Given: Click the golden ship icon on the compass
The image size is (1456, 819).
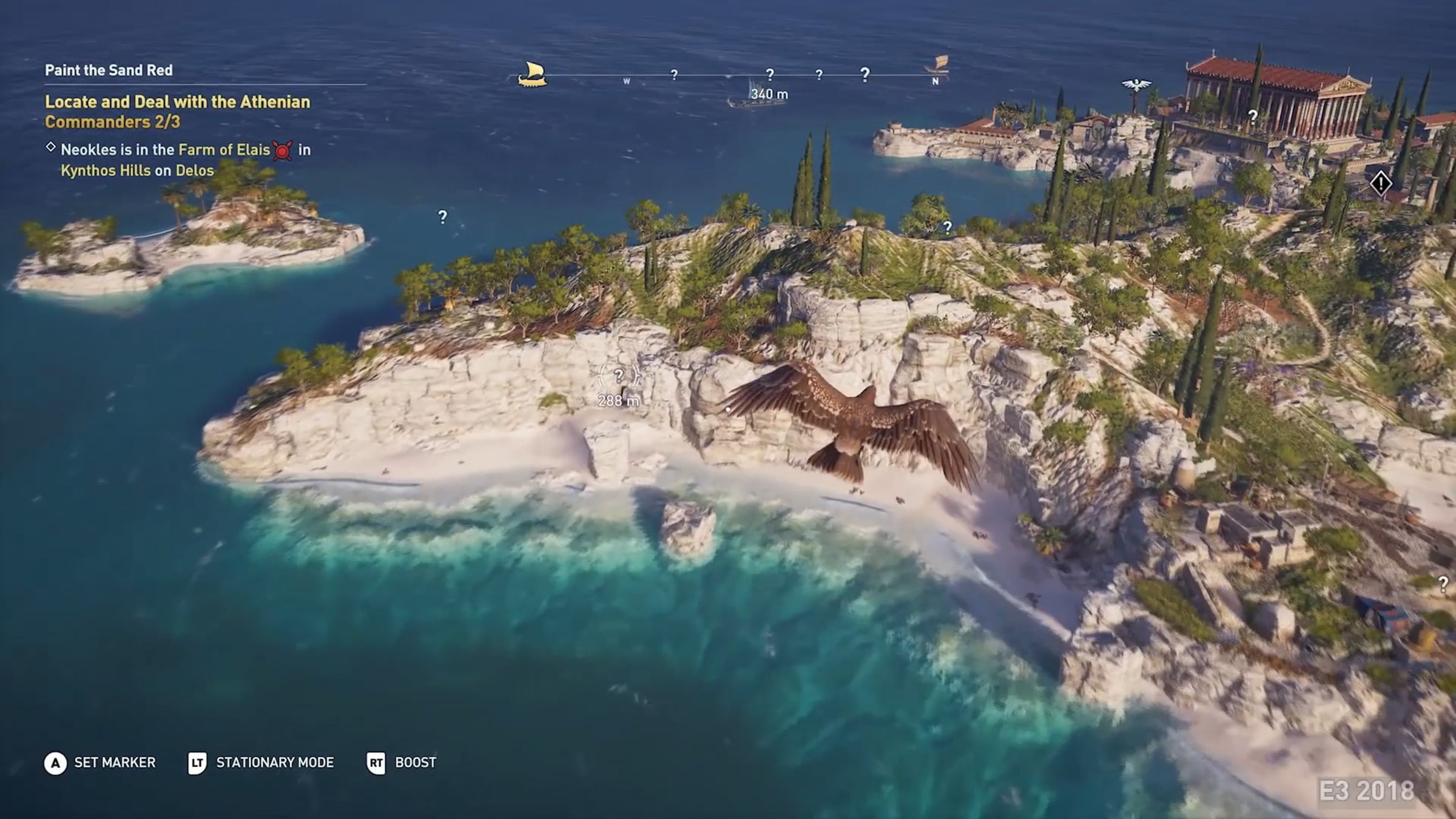Looking at the screenshot, I should (x=532, y=75).
